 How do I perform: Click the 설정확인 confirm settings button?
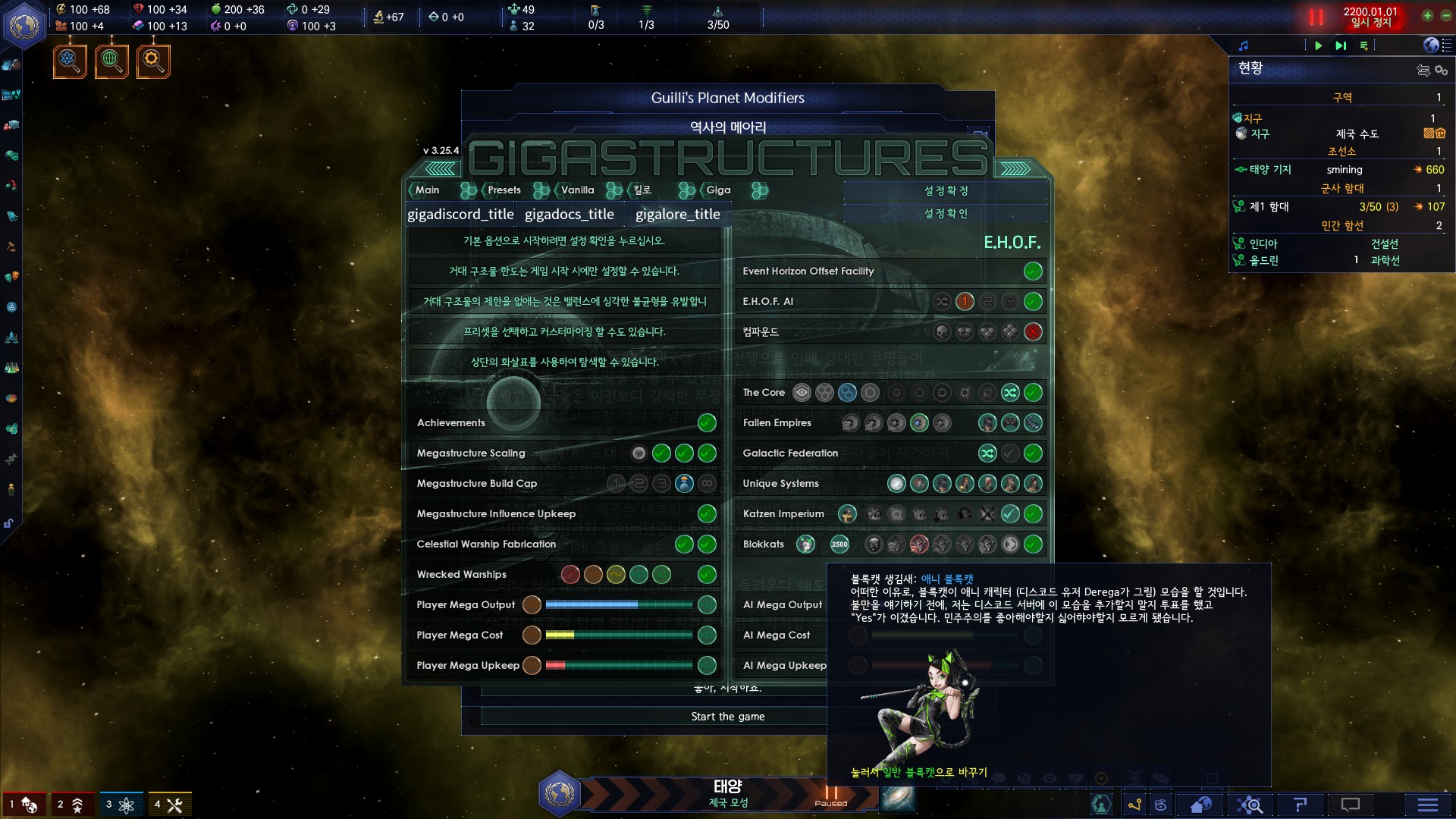coord(946,214)
